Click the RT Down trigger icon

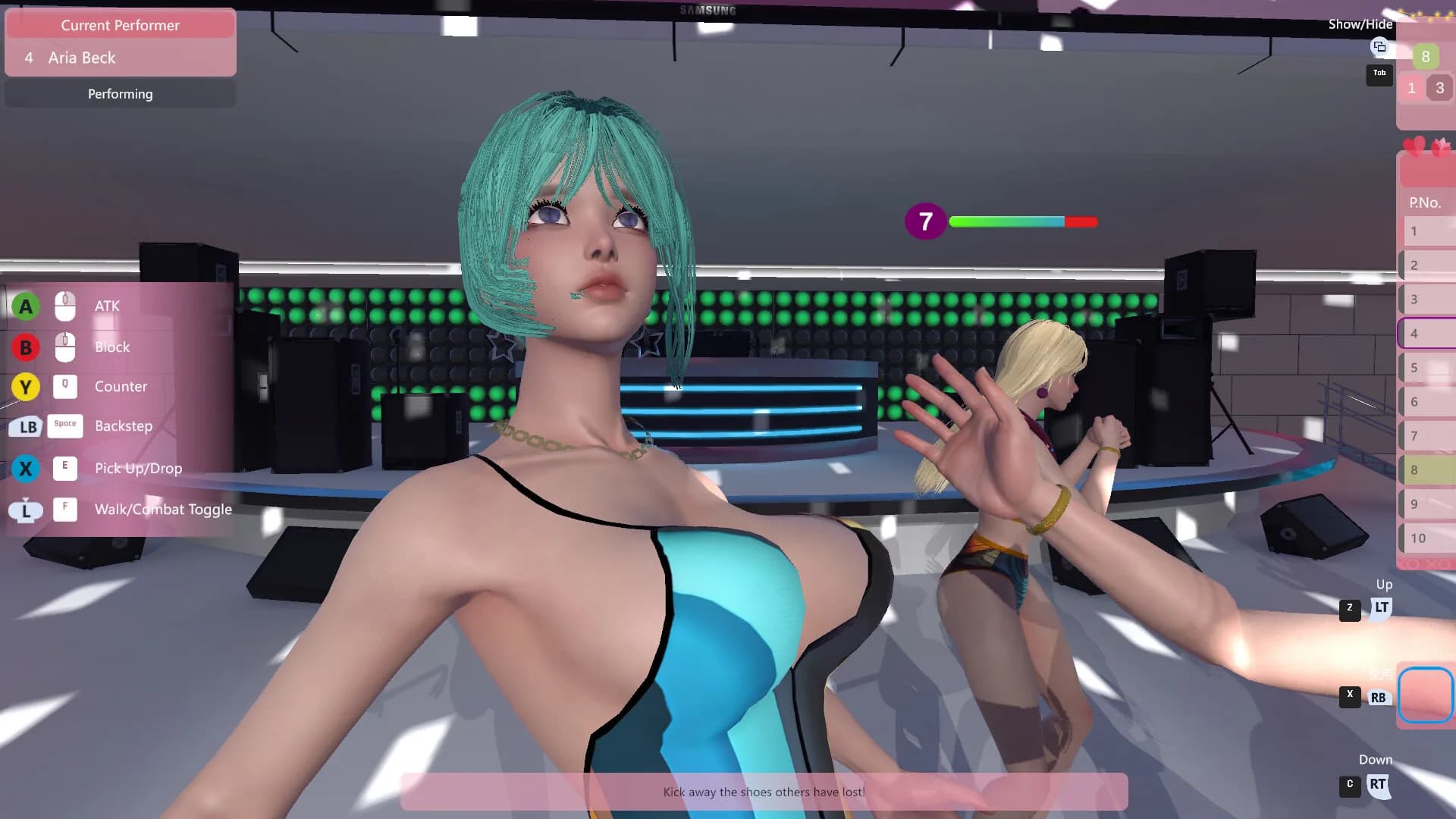1377,786
